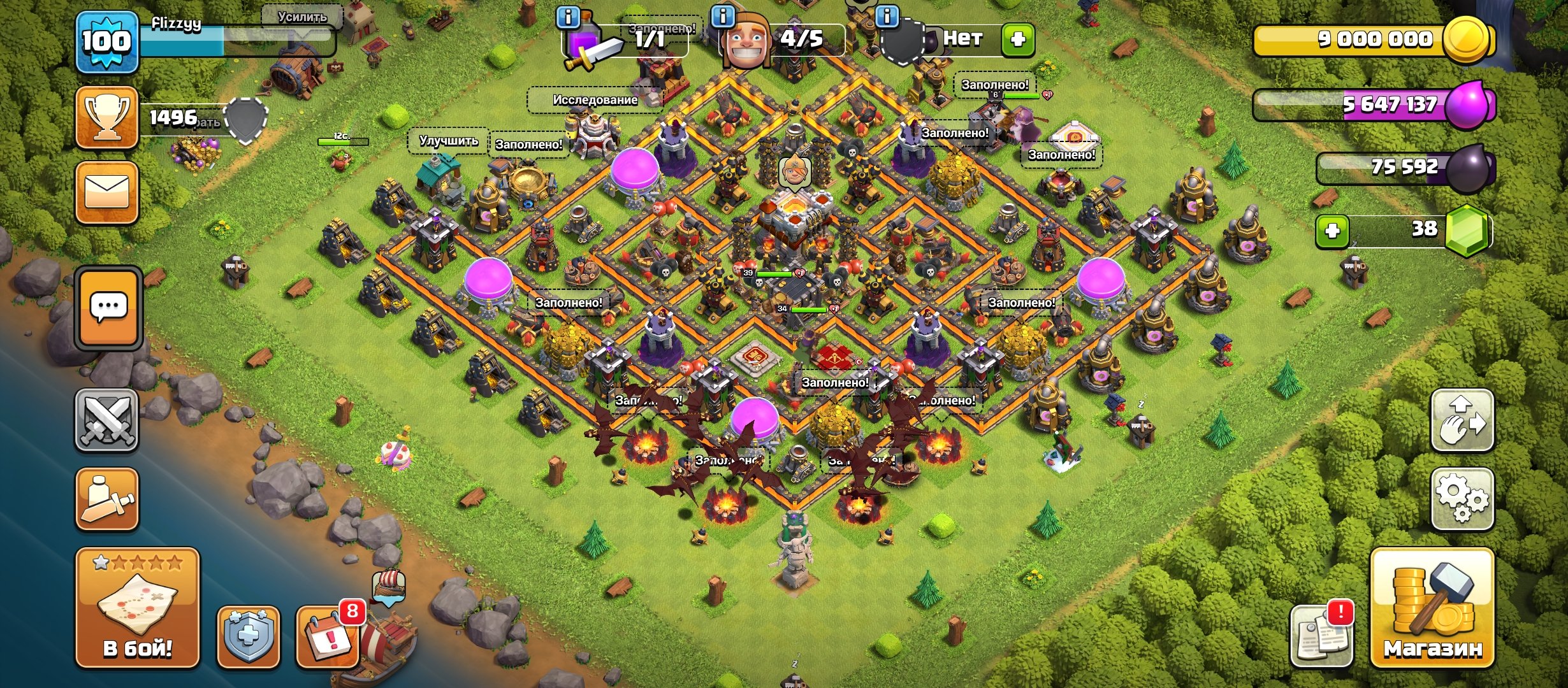Image resolution: width=1568 pixels, height=688 pixels.
Task: Add a shield via green plus near Нет
Action: coord(1018,39)
